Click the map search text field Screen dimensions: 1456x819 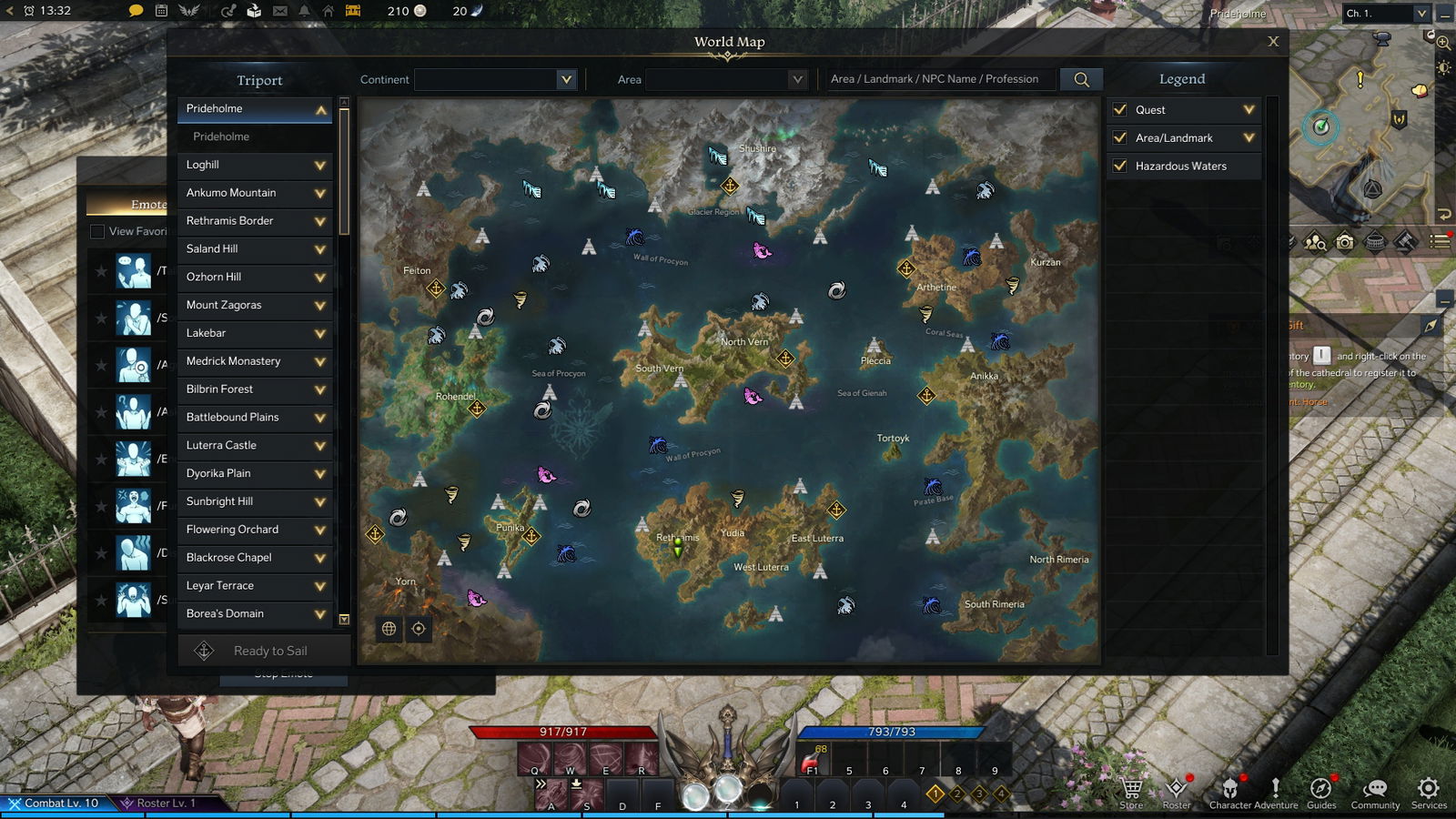(939, 79)
